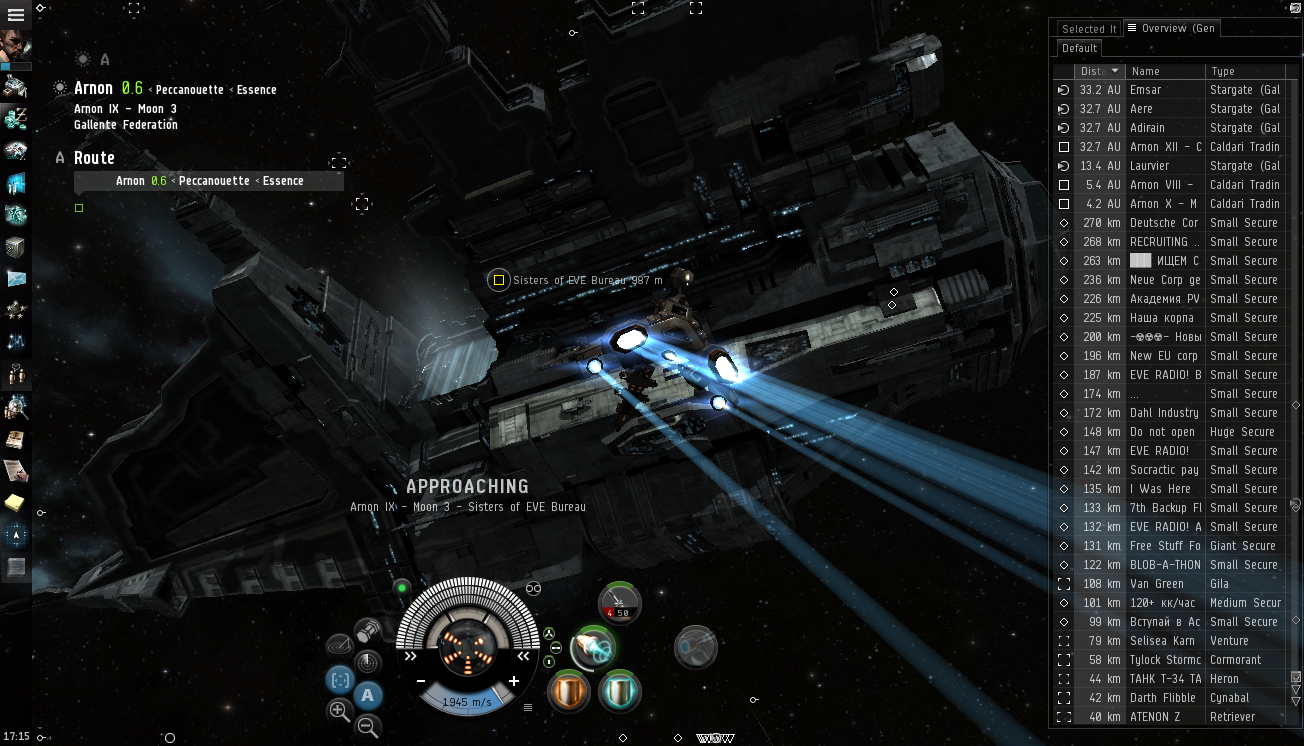The image size is (1304, 746).
Task: Activate the orange armor hardener module
Action: point(567,691)
